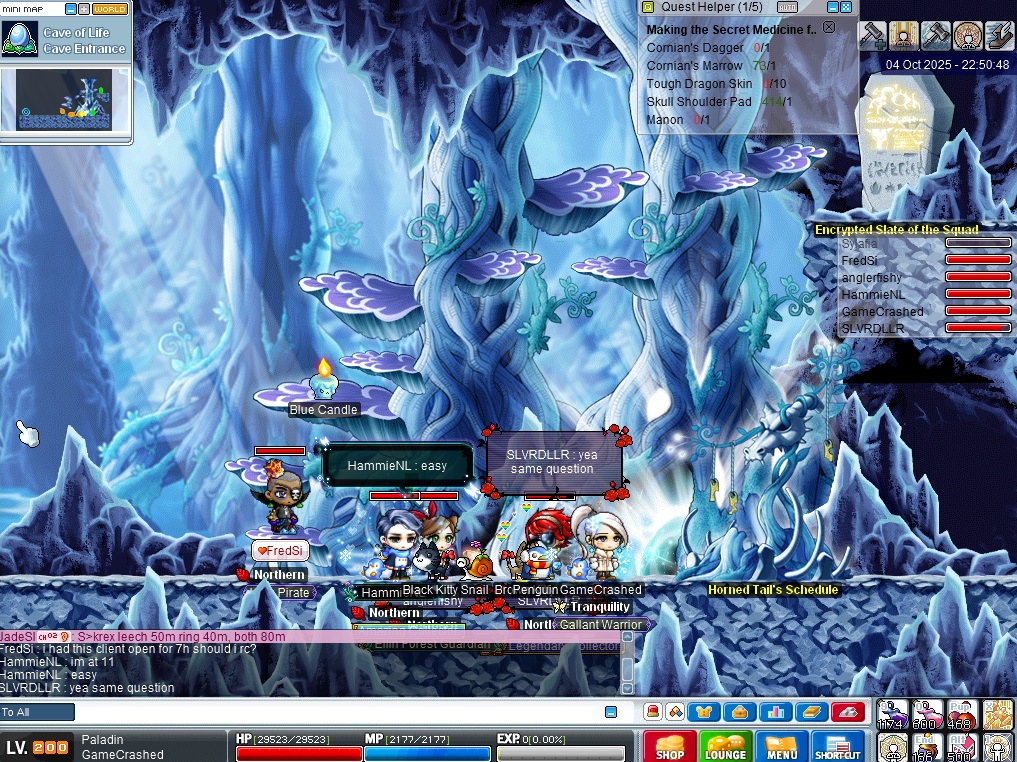Click the minimap's plus expand button
This screenshot has height=762, width=1017.
click(85, 9)
